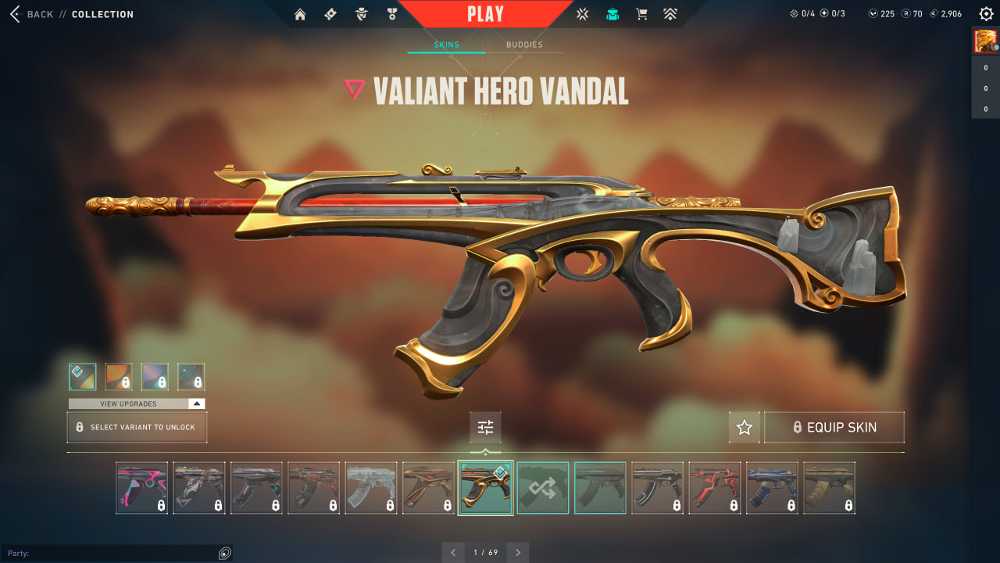Click Select Variant to Unlock
The image size is (1000, 563).
137,427
